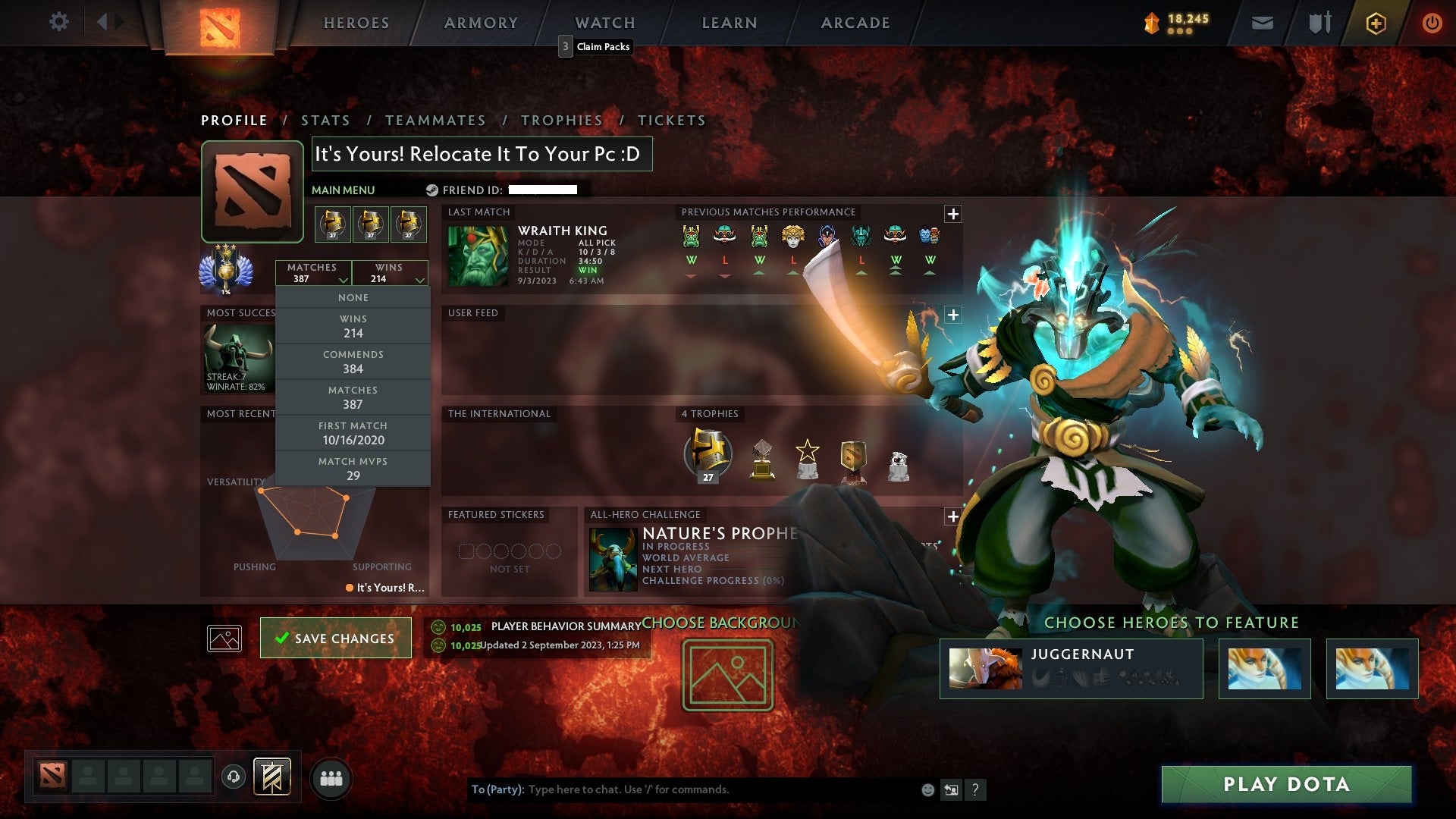Click the voice chat headset icon
Viewport: 1456px width, 819px height.
(233, 776)
